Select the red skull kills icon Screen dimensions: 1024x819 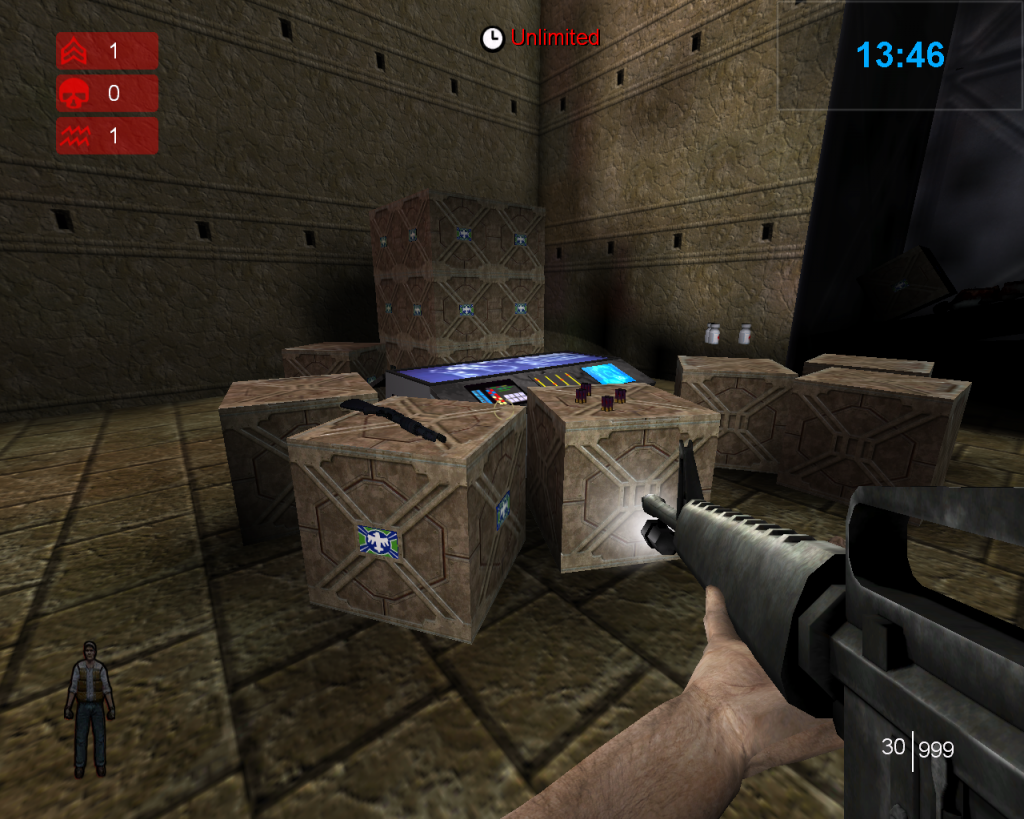(75, 94)
